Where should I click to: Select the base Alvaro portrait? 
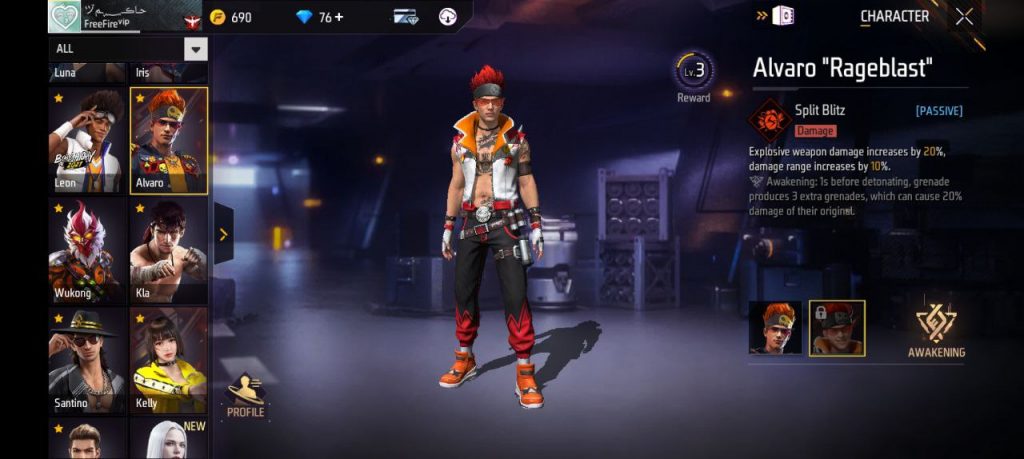[x=775, y=328]
